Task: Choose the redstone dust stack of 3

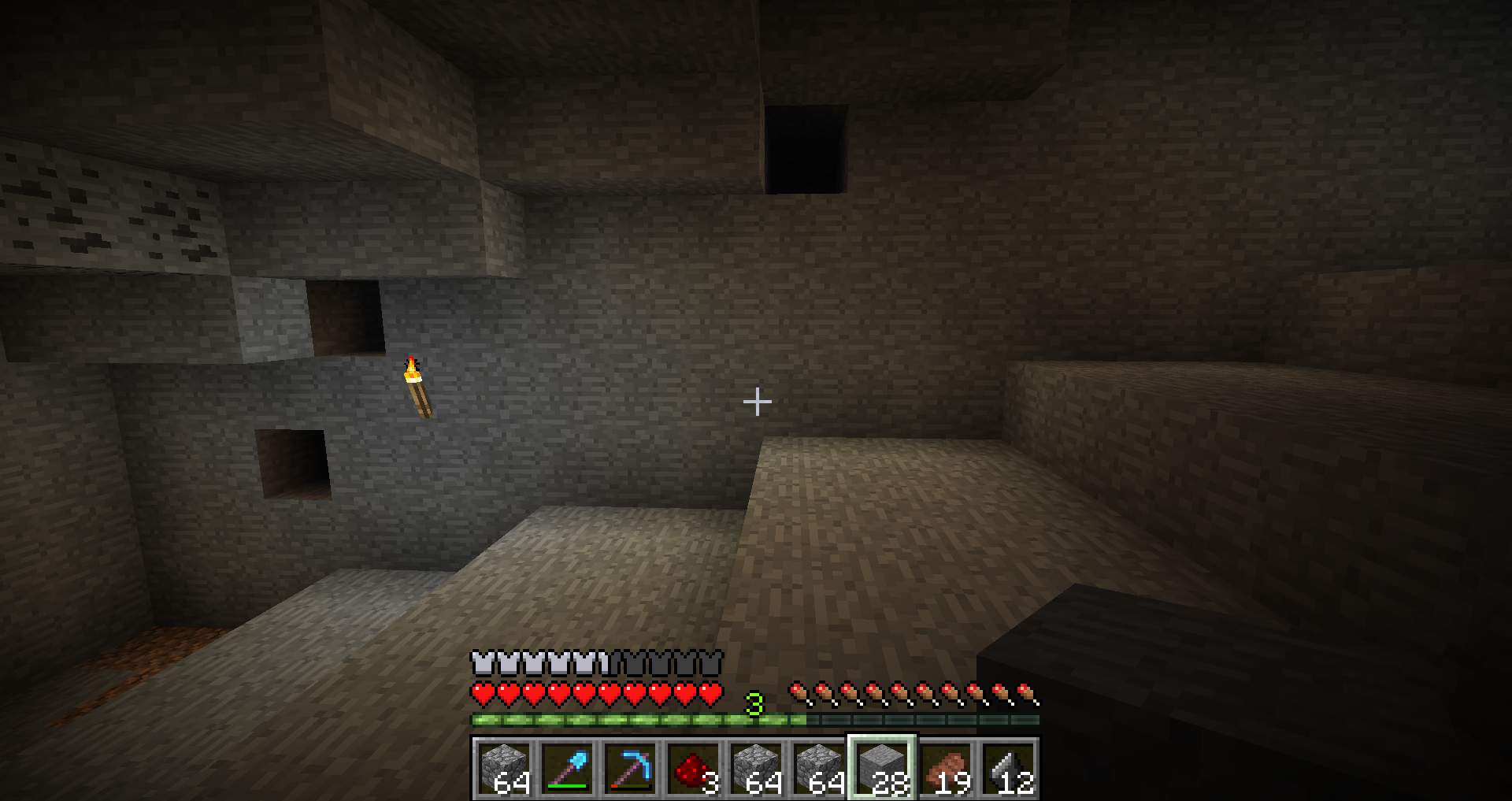Action: pos(694,769)
